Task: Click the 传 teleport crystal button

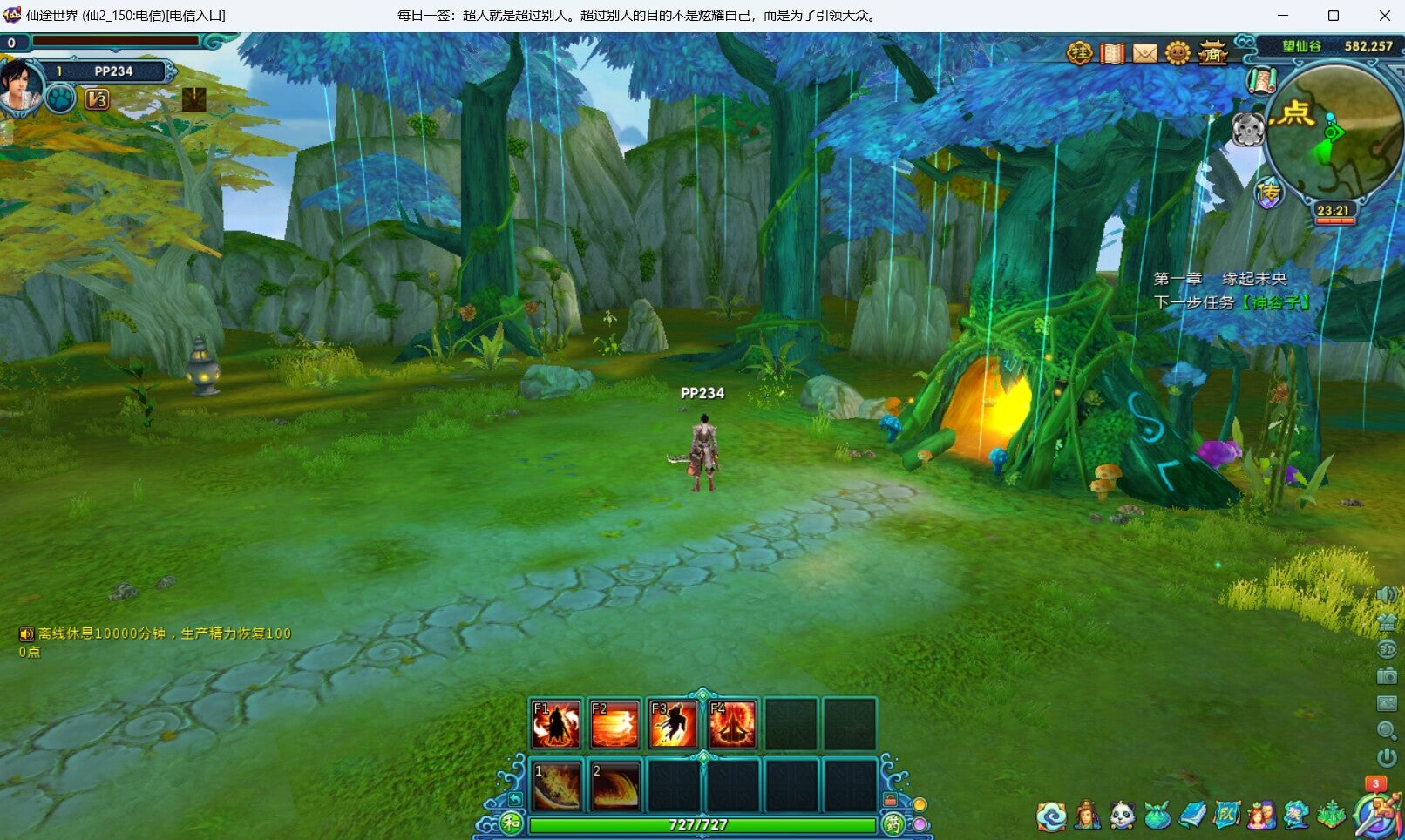Action: pos(1269,193)
